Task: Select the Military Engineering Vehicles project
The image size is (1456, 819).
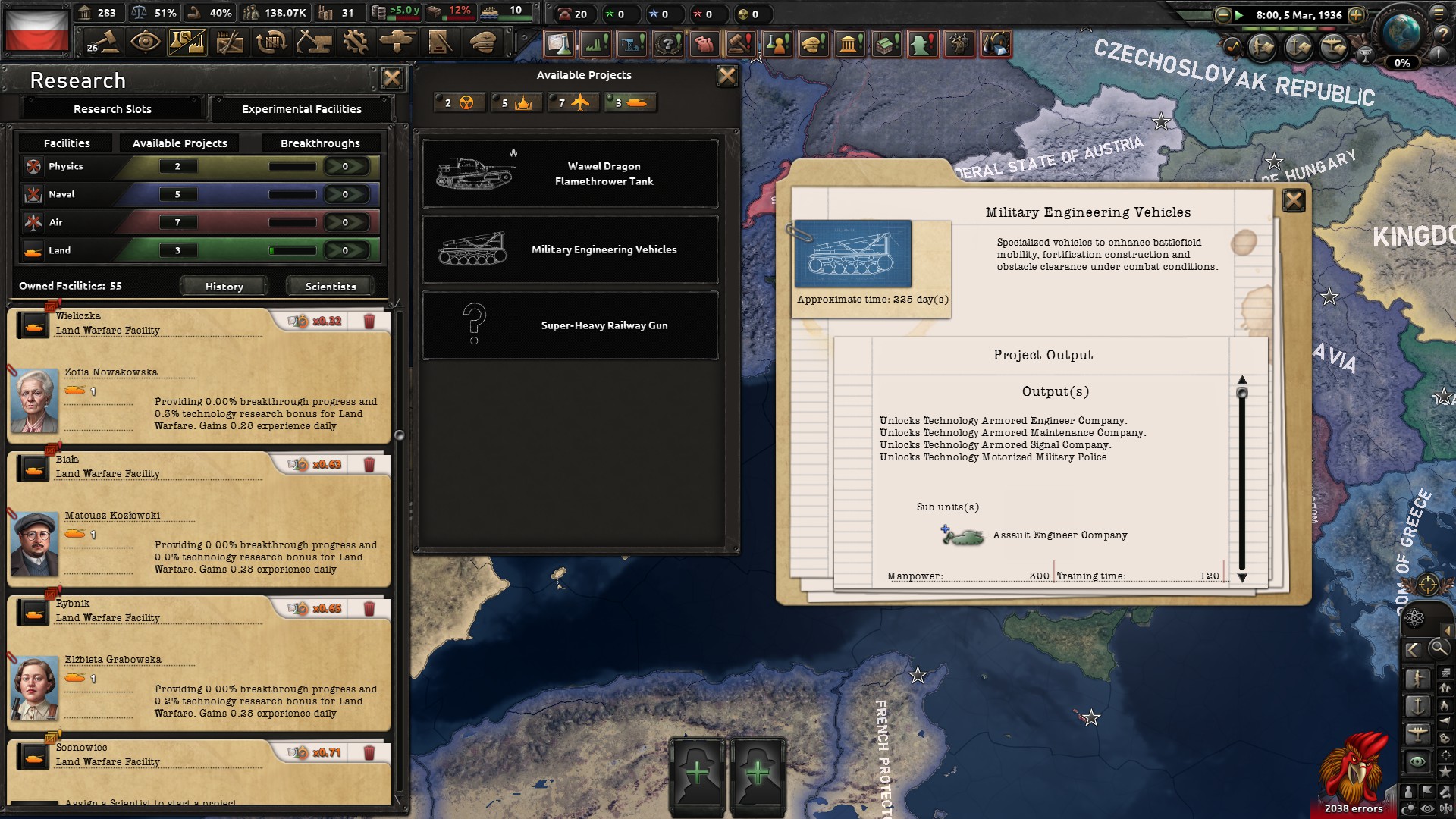Action: [570, 249]
